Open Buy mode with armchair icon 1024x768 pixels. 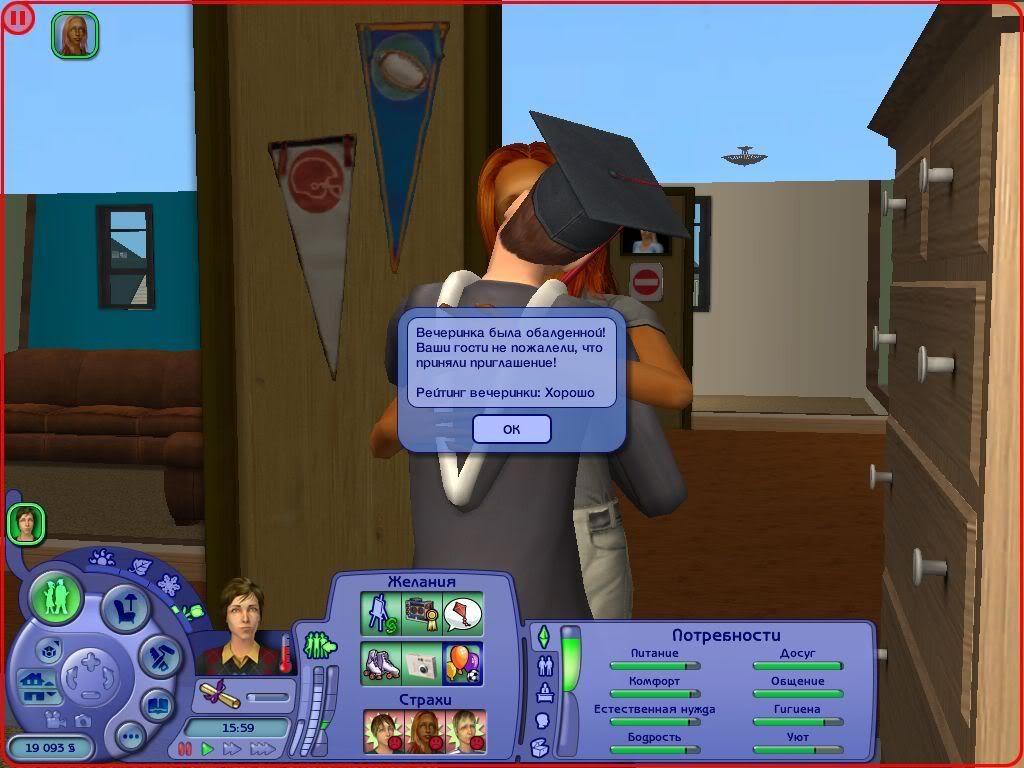(127, 607)
